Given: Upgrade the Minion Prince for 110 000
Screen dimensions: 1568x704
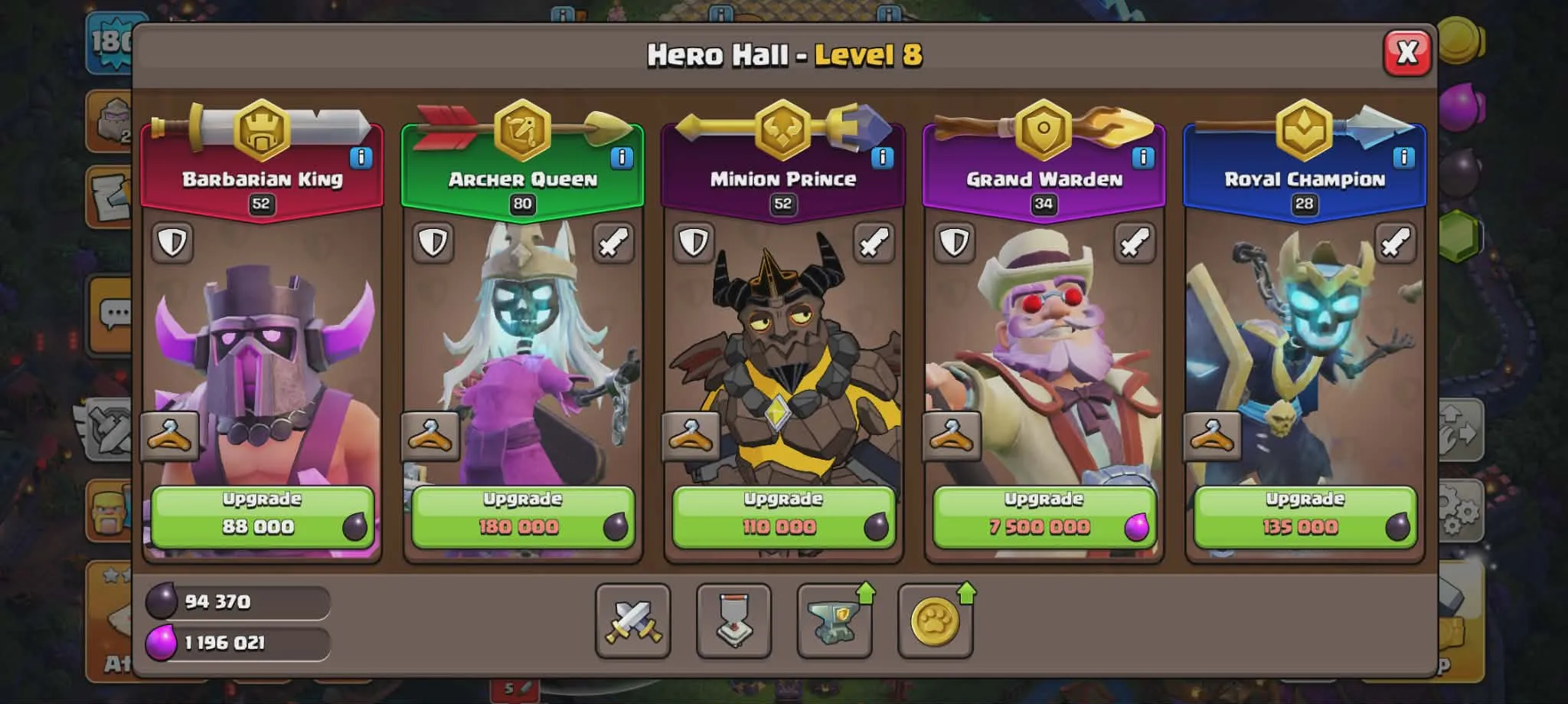Looking at the screenshot, I should pos(782,512).
